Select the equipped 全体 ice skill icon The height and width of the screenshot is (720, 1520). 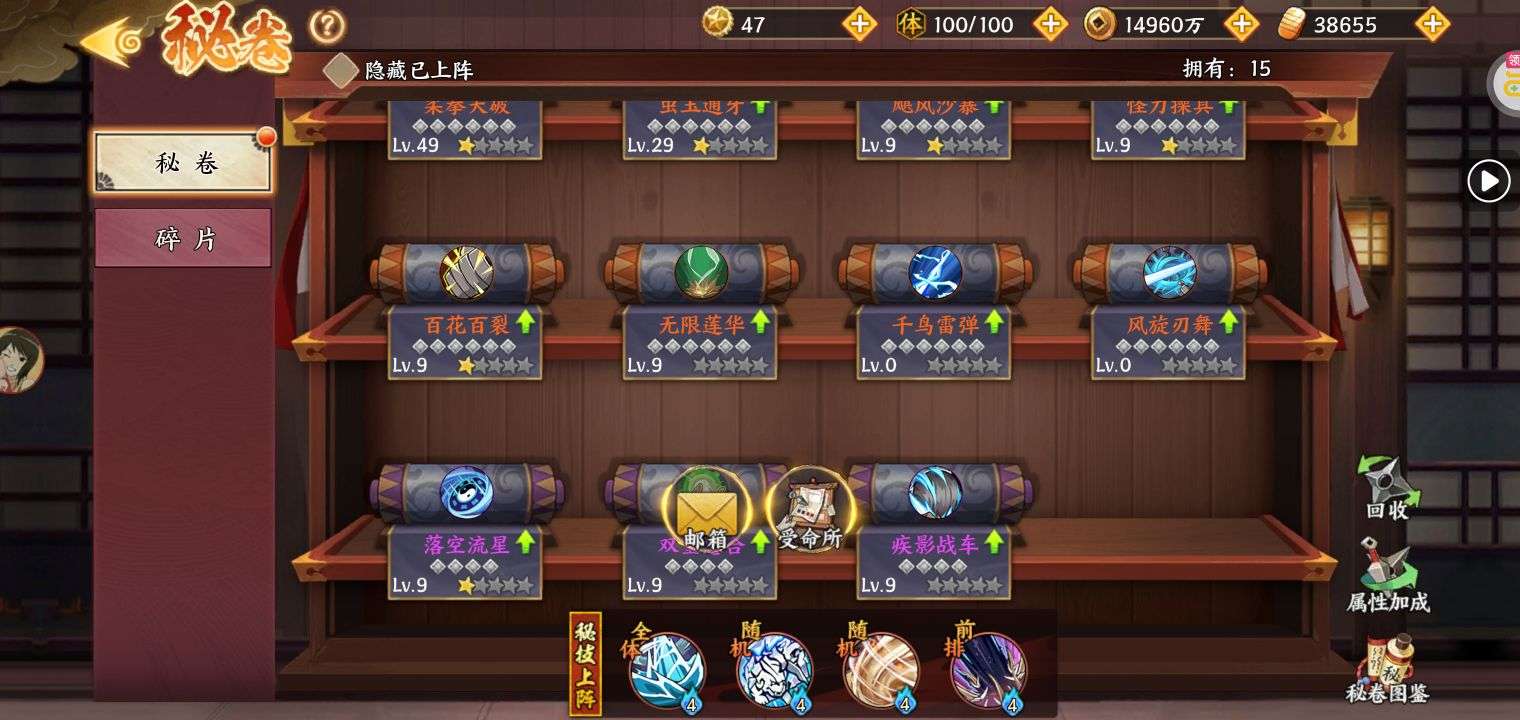click(667, 670)
